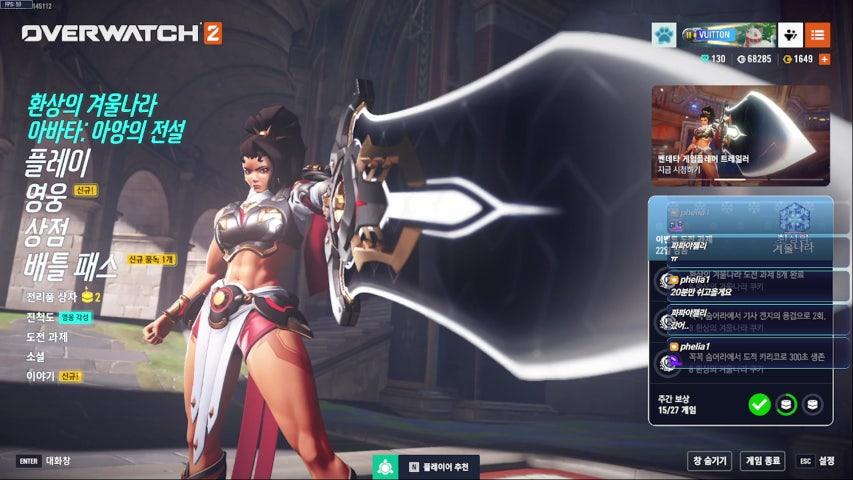Viewport: 853px width, 480px height.
Task: Open the 소셜 (Social) menu
Action: 35,356
